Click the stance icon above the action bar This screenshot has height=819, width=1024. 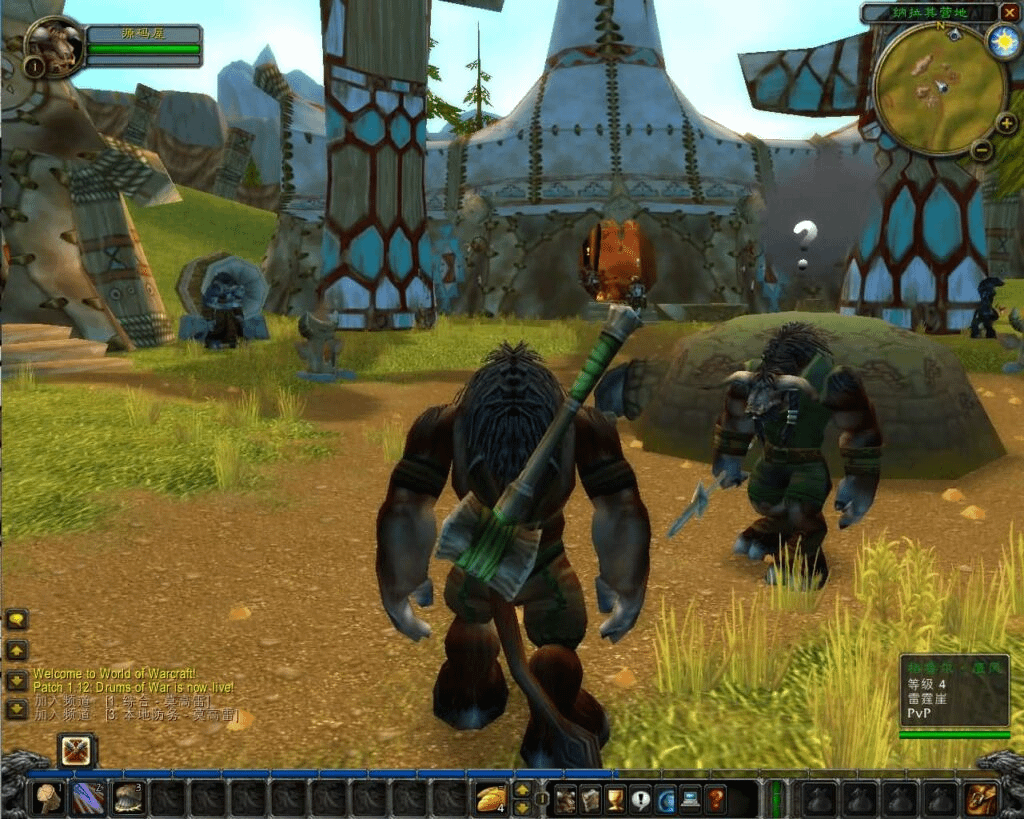coord(76,751)
